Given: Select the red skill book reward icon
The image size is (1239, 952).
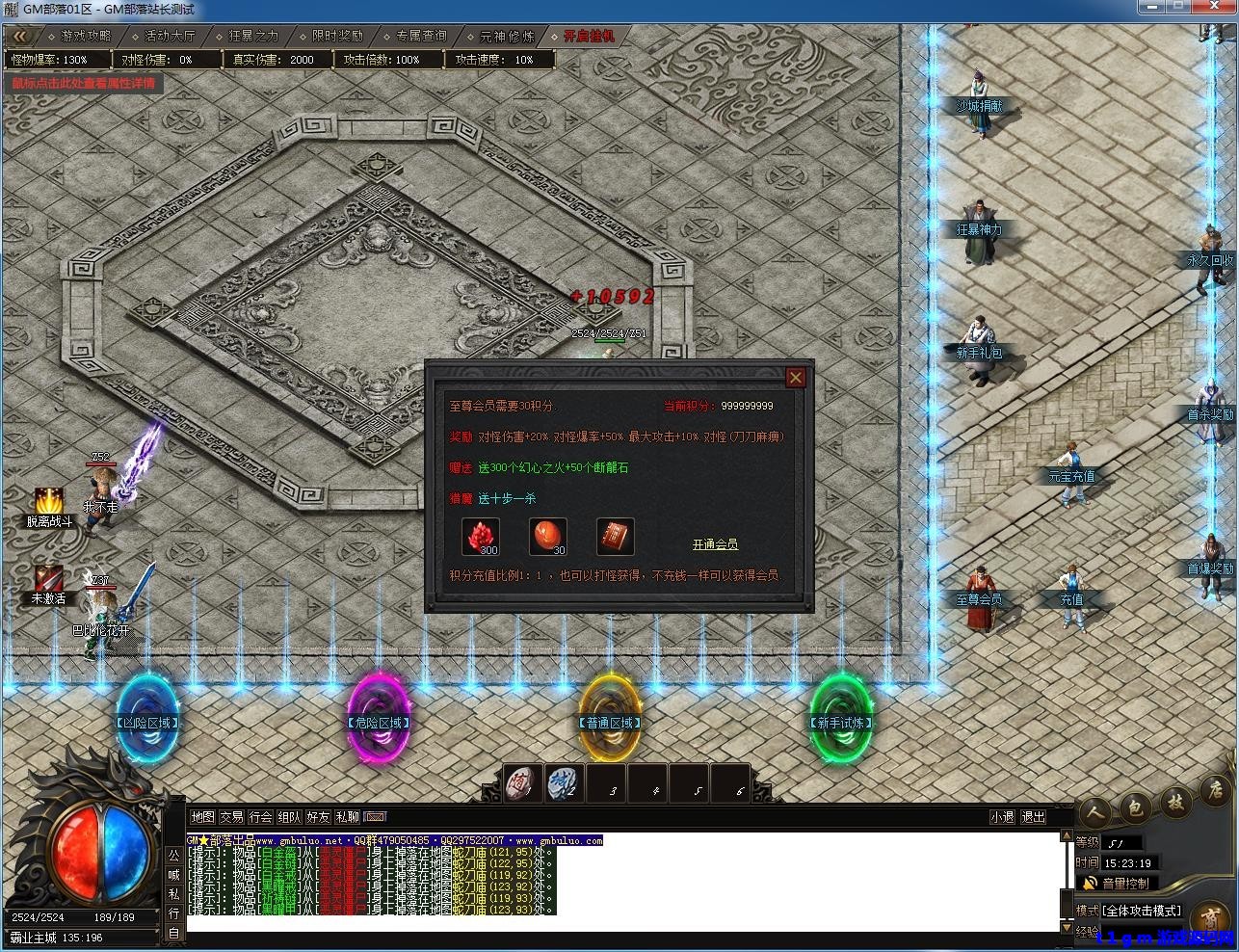Looking at the screenshot, I should click(x=615, y=537).
